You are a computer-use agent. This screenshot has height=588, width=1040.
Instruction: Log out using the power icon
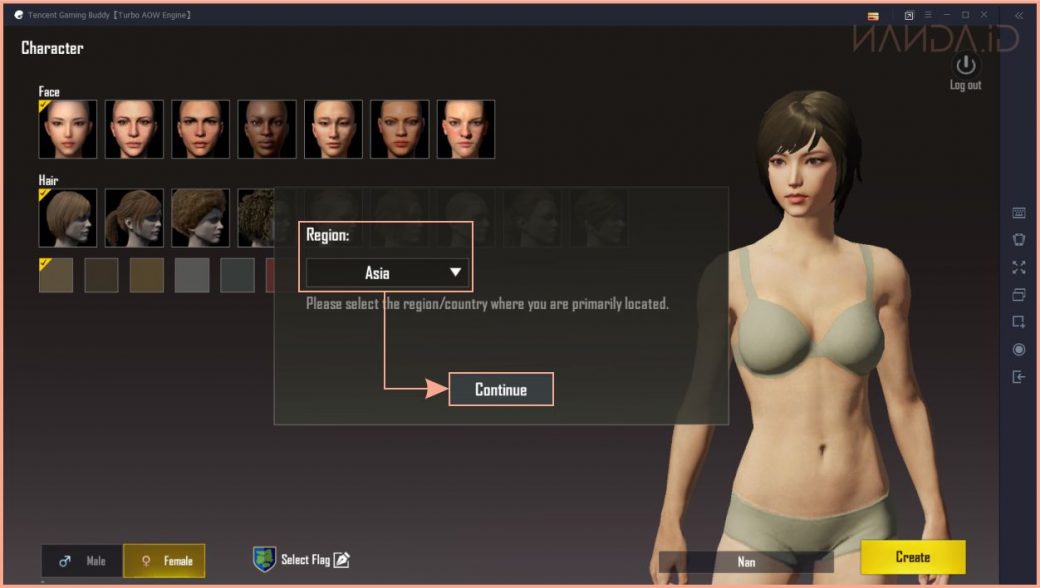(965, 67)
